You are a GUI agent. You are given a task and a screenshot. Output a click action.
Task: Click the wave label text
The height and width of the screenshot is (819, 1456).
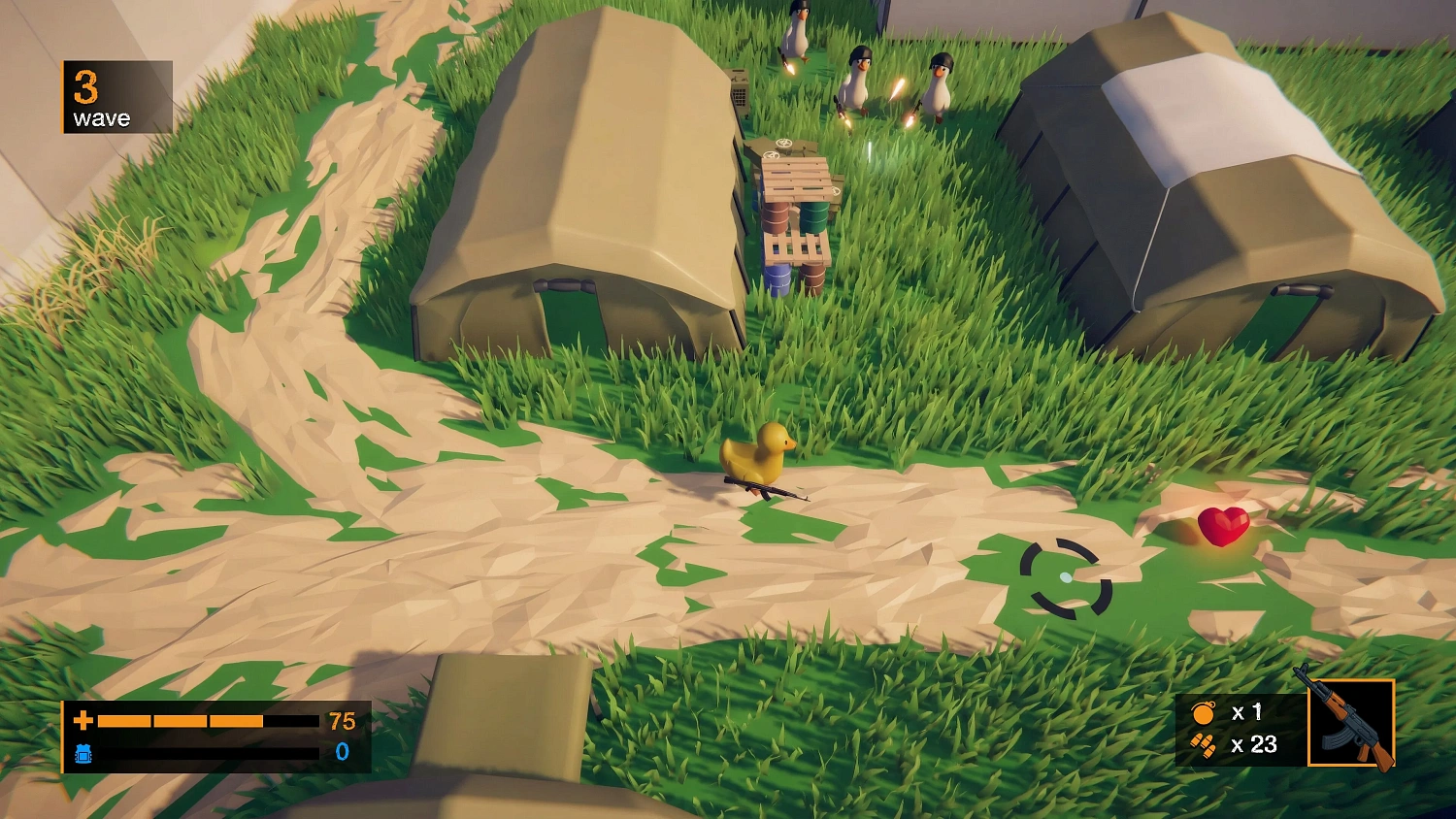[100, 118]
